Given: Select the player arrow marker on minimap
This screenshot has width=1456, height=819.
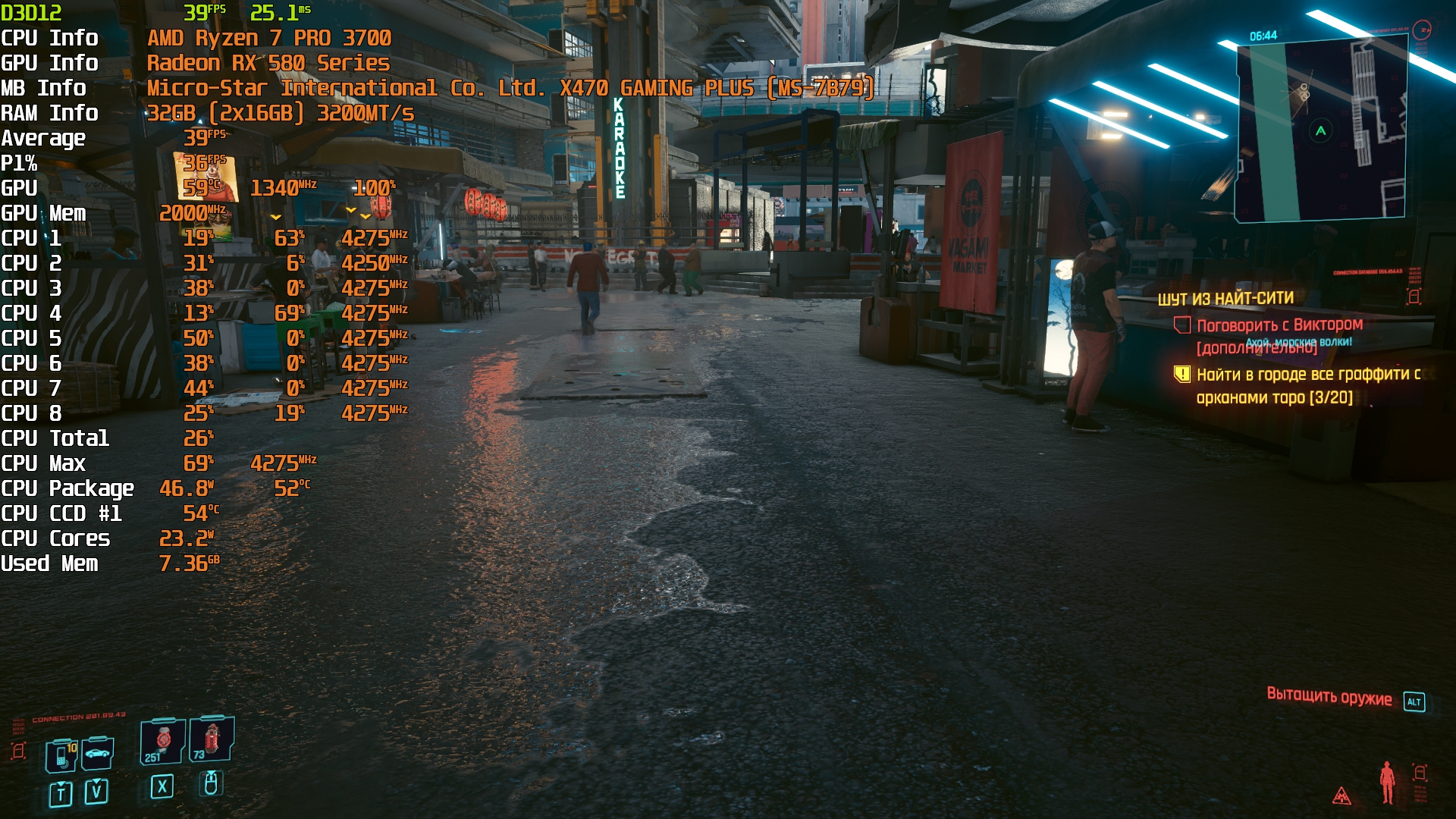Looking at the screenshot, I should click(1320, 131).
